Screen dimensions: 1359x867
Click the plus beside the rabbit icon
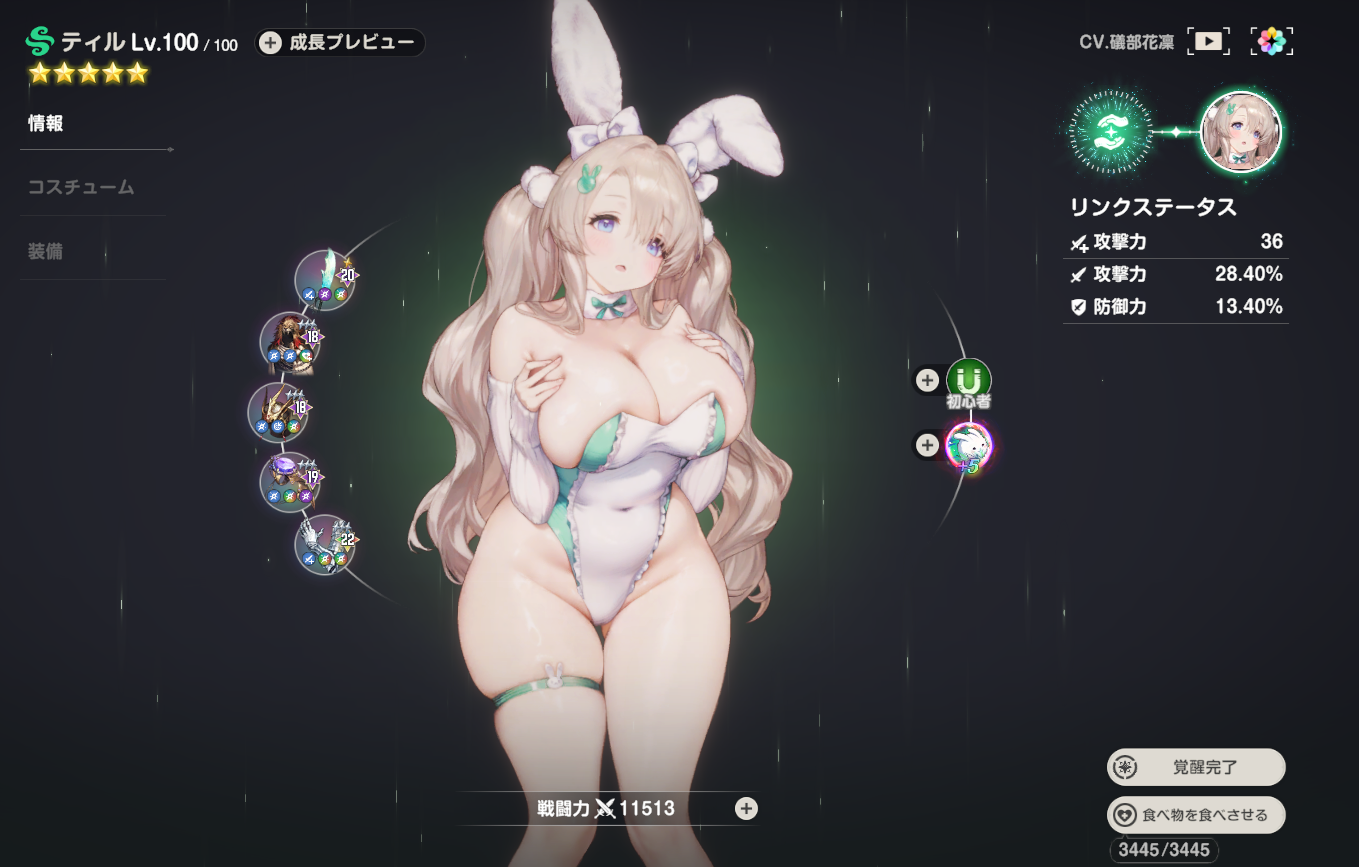point(927,445)
